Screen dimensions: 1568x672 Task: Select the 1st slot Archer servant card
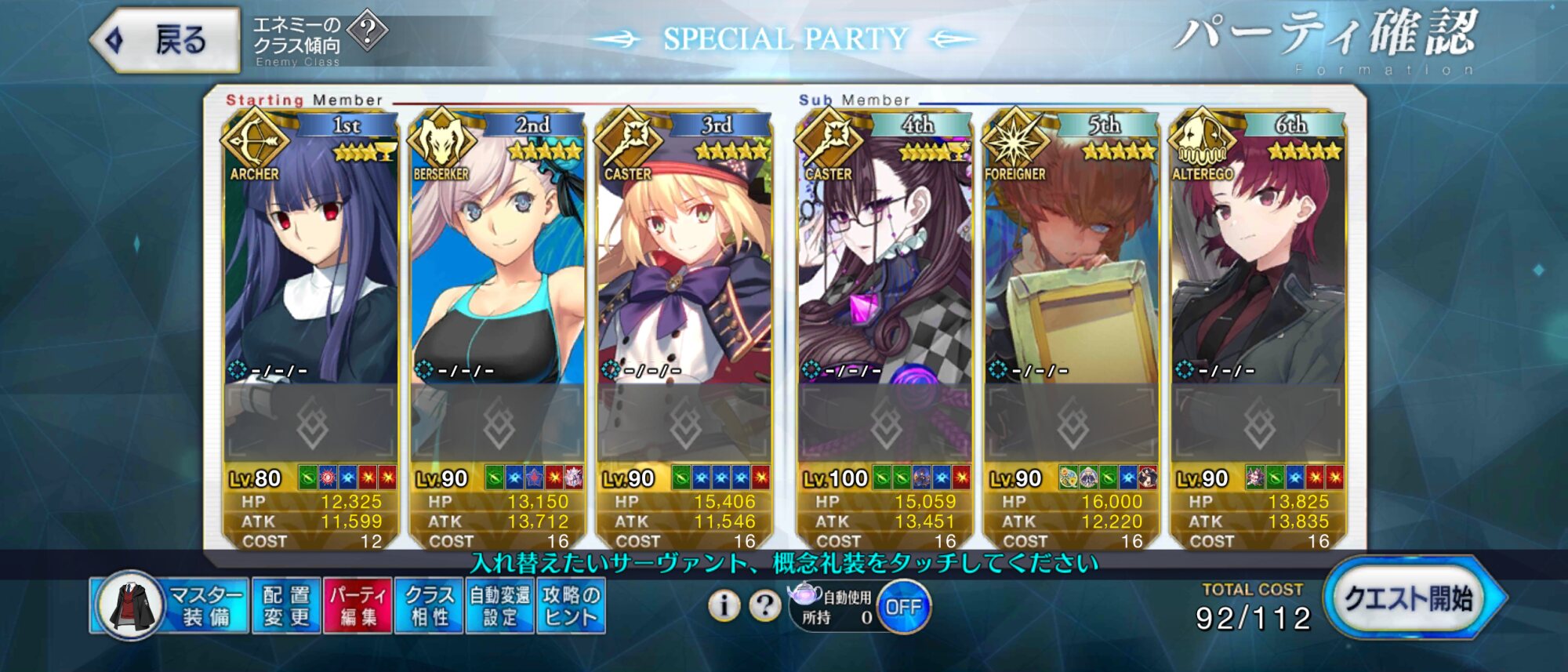[x=311, y=259]
